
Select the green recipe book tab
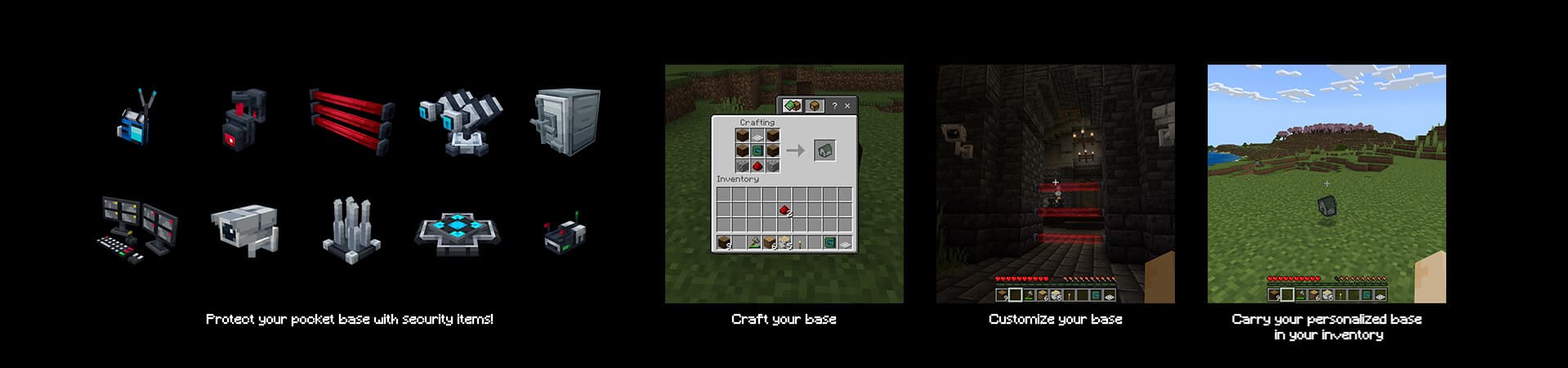791,105
